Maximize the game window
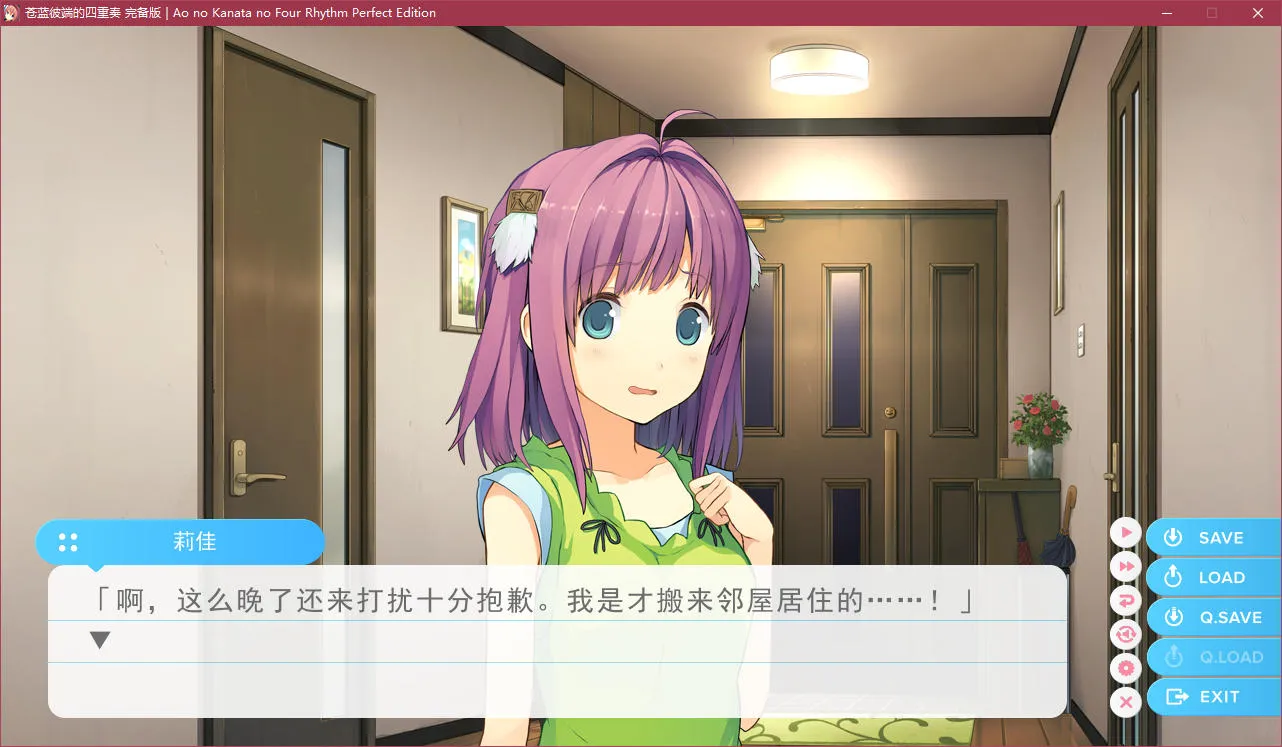Viewport: 1282px width, 747px height. [x=1212, y=13]
